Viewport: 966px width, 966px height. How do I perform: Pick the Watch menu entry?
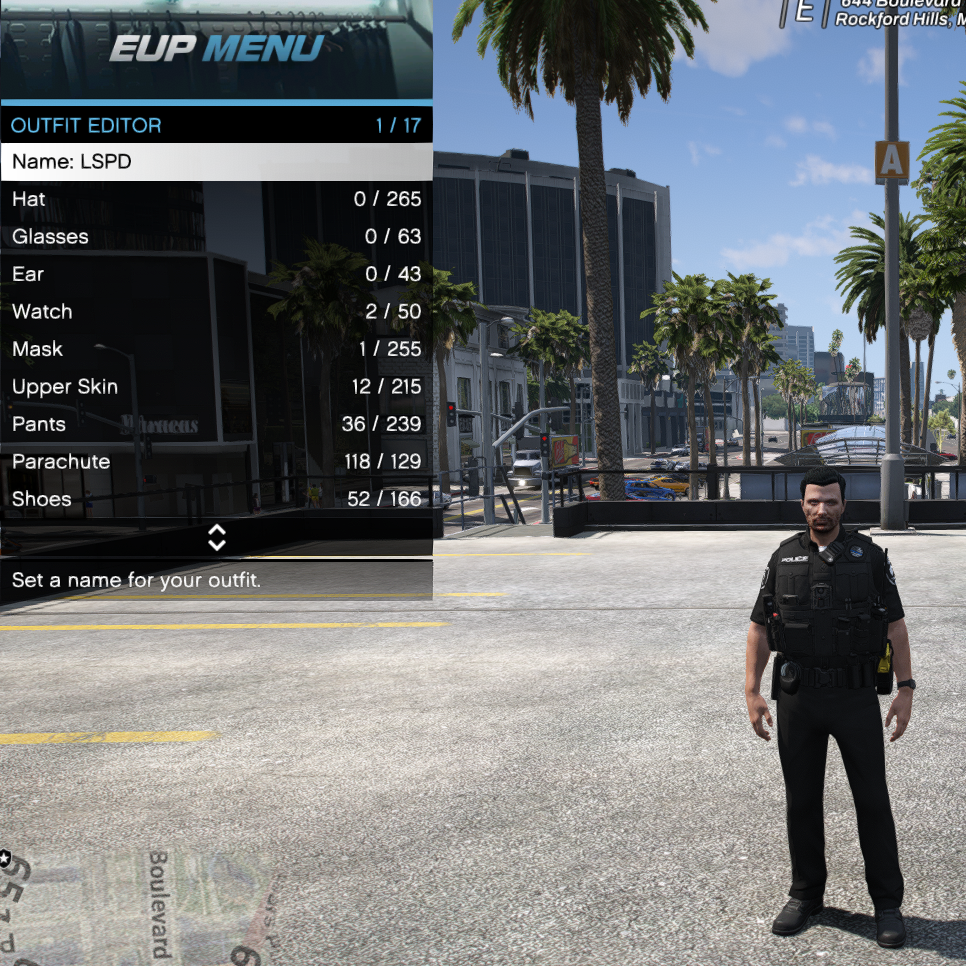click(x=216, y=312)
